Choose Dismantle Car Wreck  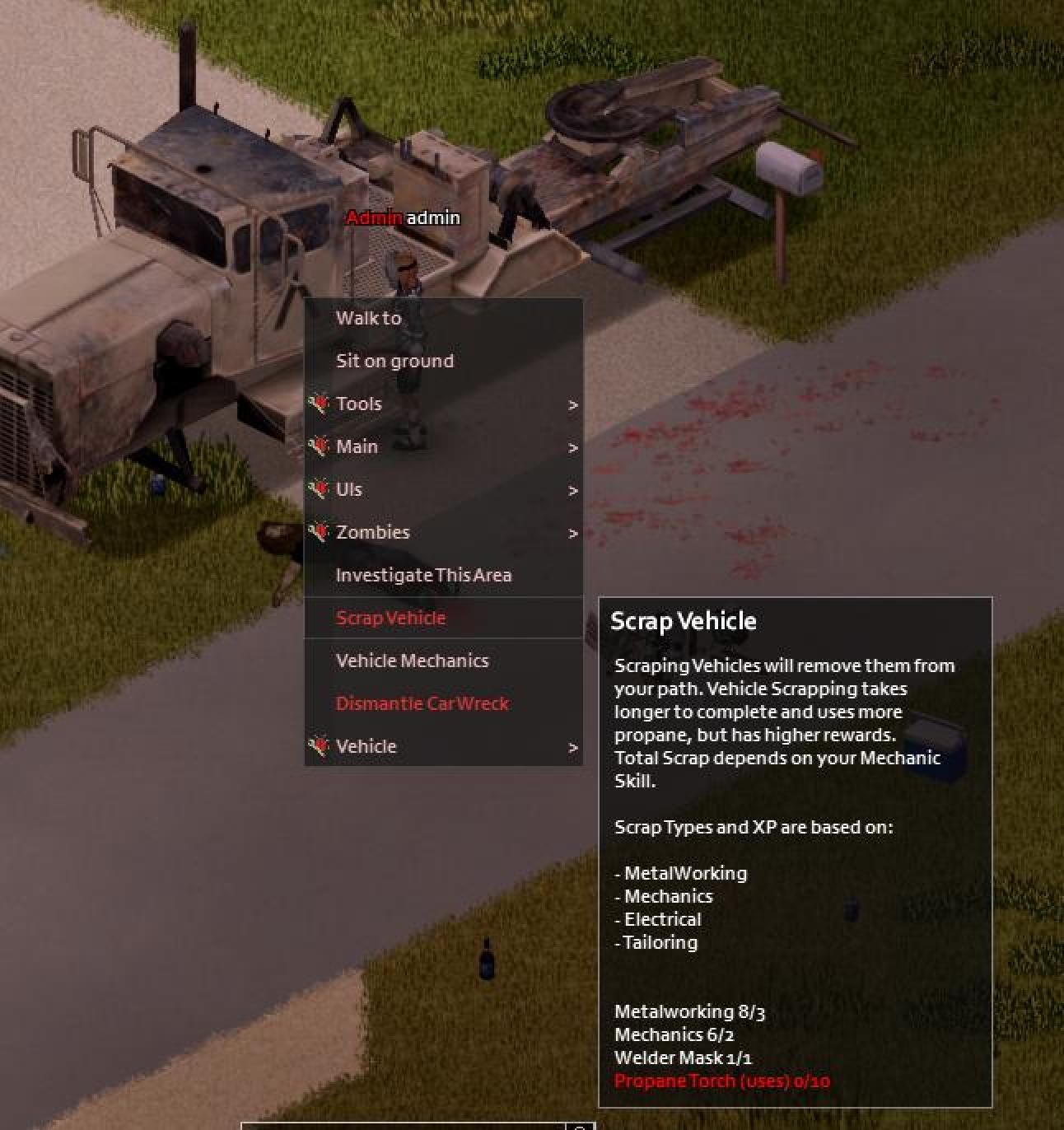click(x=422, y=703)
